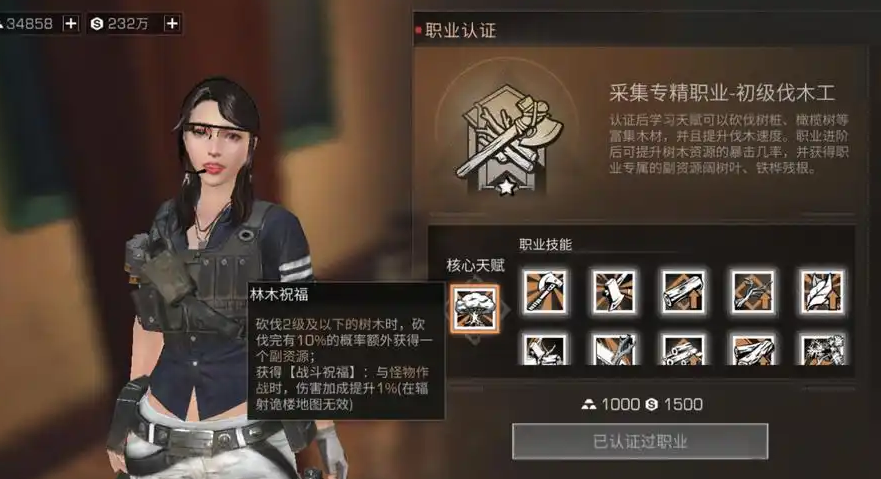Screen dimensions: 881x479
Task: Choose the hatchet chopping stump skill icon
Action: click(x=613, y=291)
